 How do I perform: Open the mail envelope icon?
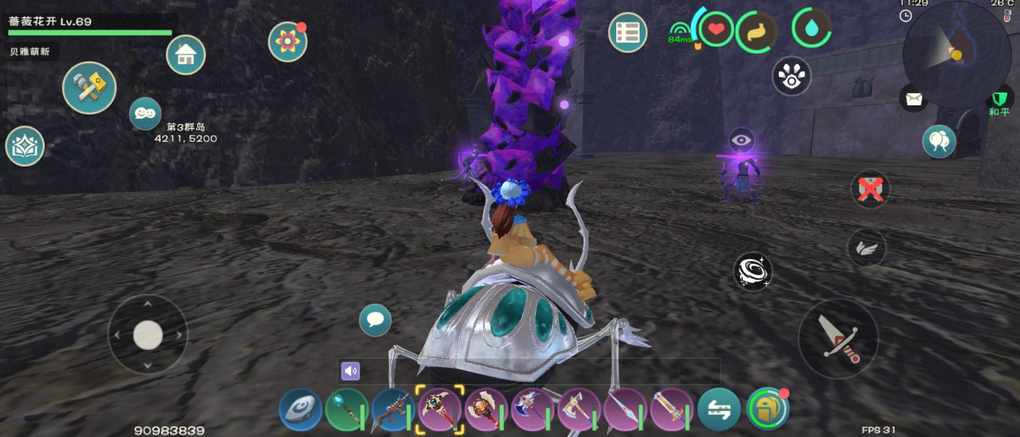coord(913,98)
